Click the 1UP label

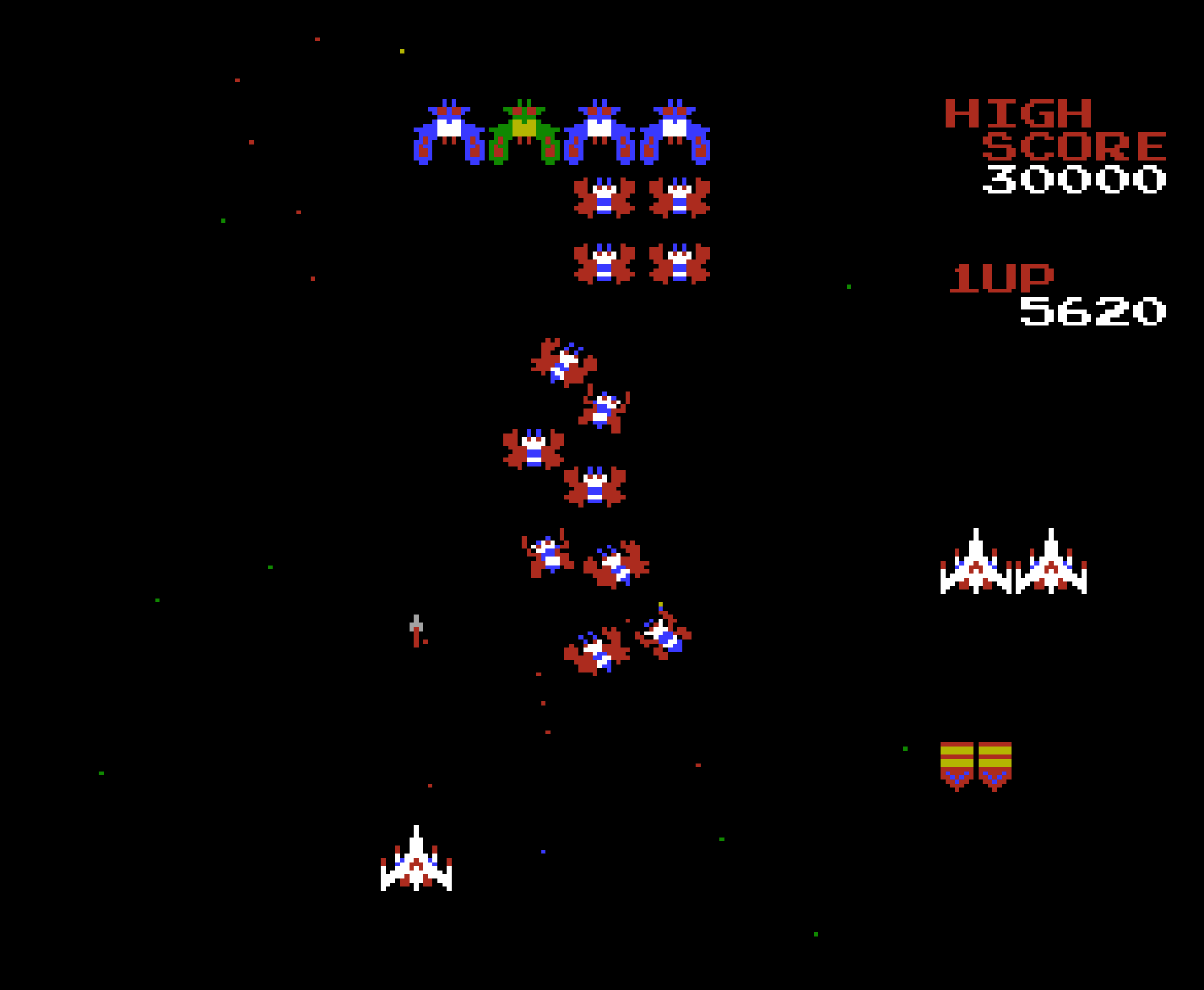pyautogui.click(x=1002, y=277)
